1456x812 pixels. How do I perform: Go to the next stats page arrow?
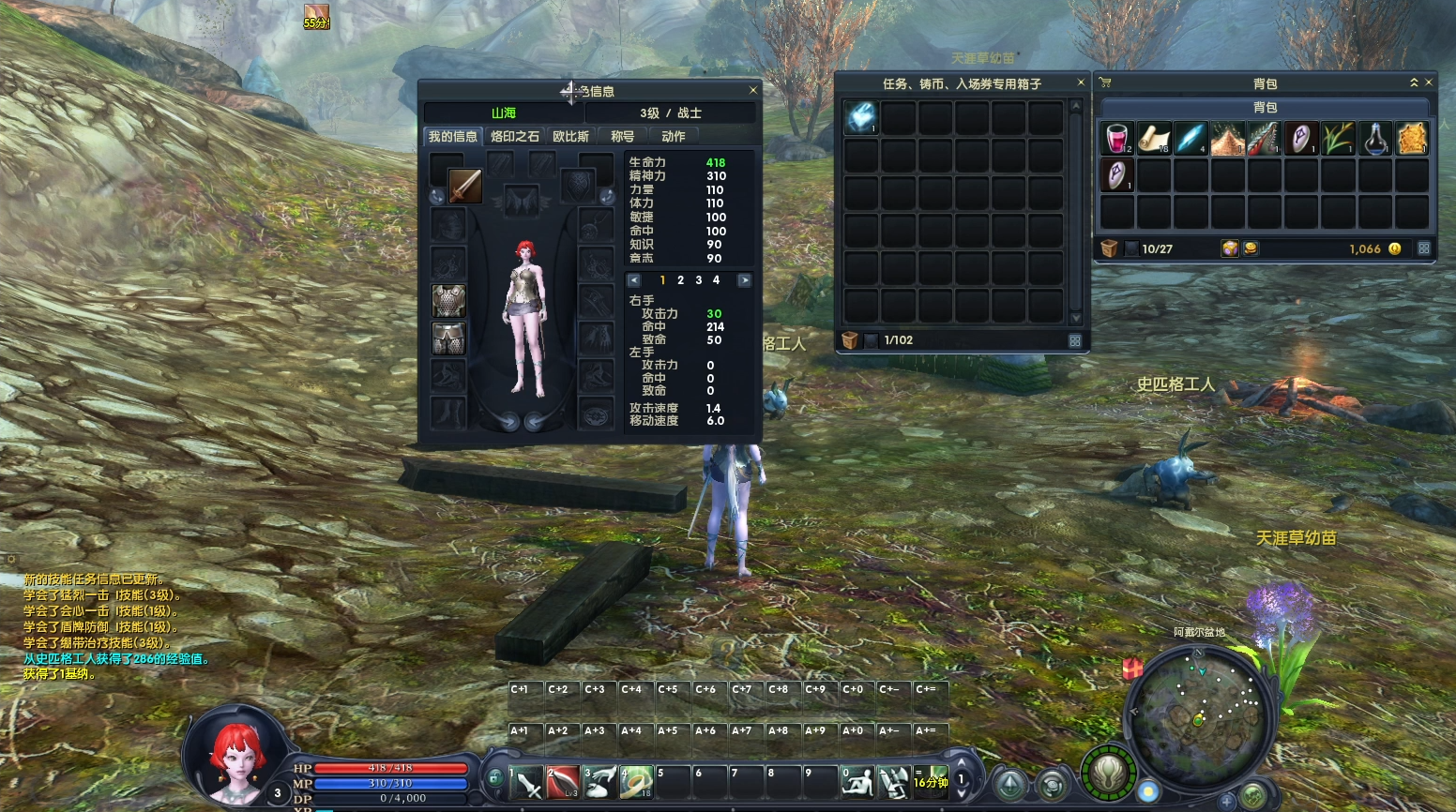tap(744, 280)
